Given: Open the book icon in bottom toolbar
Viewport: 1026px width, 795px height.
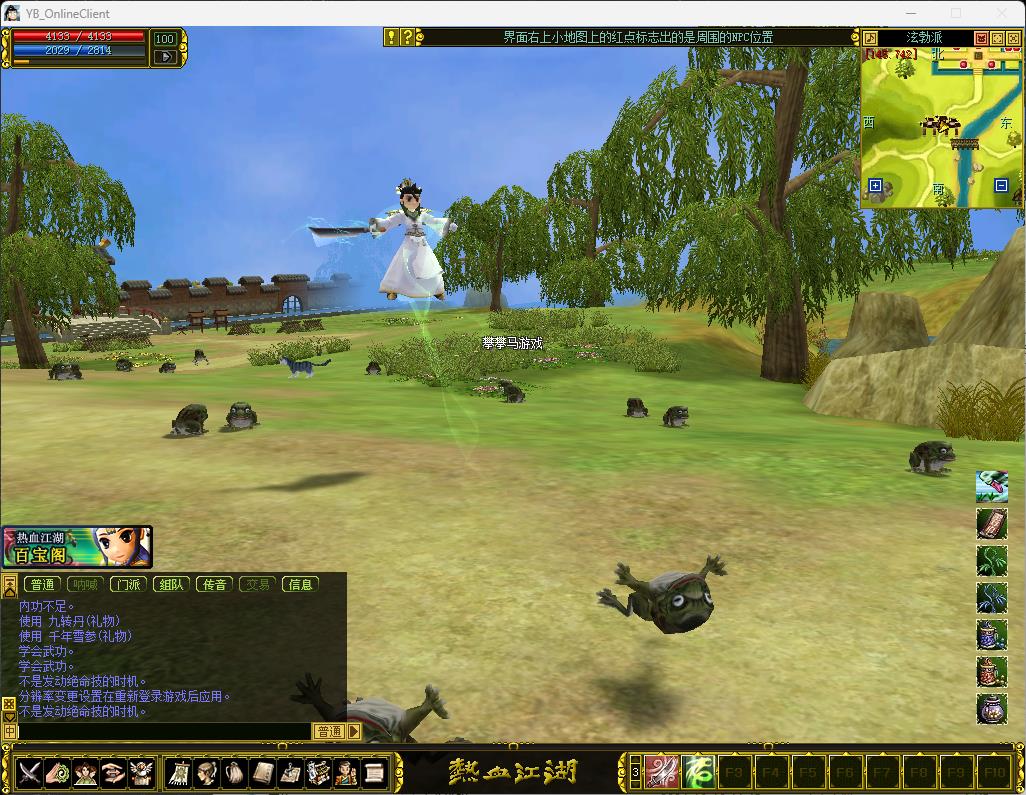Looking at the screenshot, I should click(263, 772).
